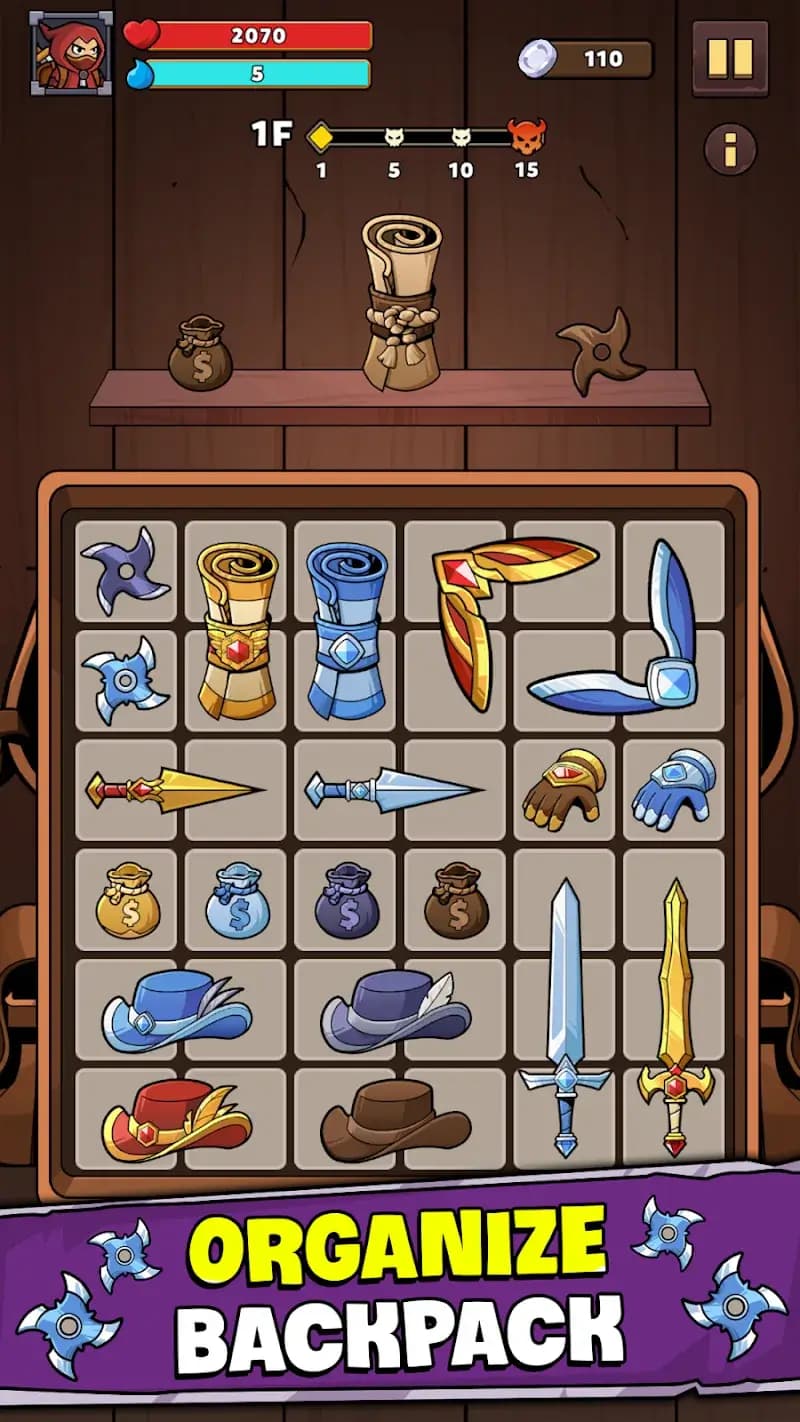Viewport: 800px width, 1422px height.
Task: Choose the brown cowboy hat
Action: 395,1119
